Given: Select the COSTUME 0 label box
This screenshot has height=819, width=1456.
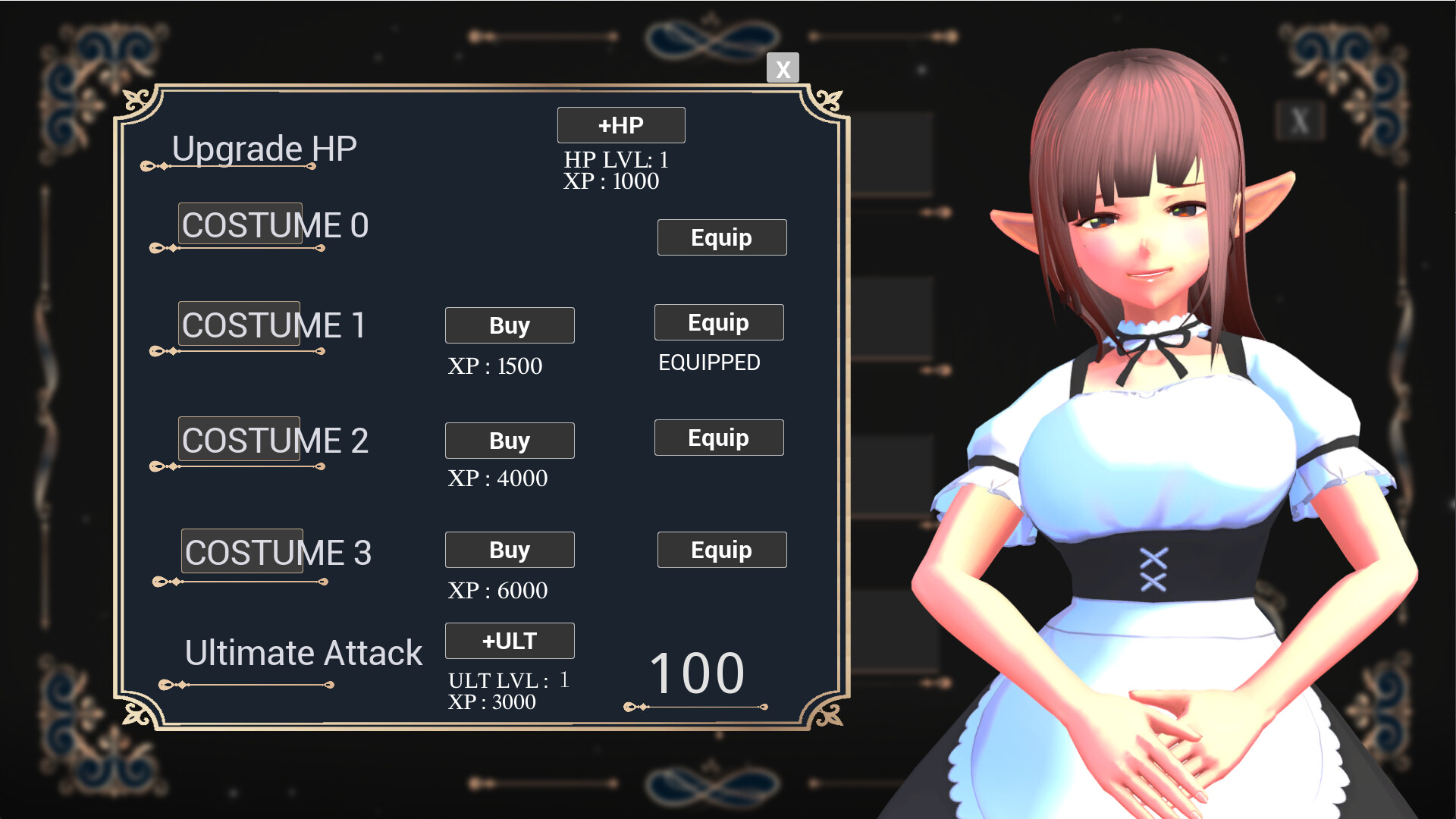Looking at the screenshot, I should pyautogui.click(x=240, y=224).
